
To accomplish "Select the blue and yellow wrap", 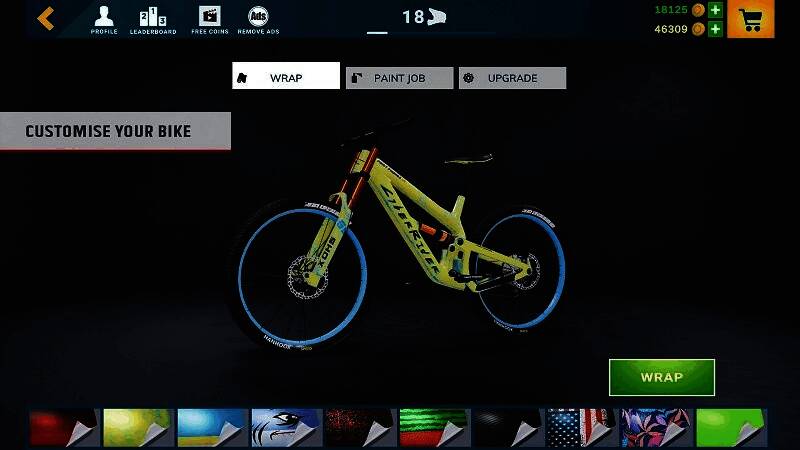I will click(x=211, y=427).
